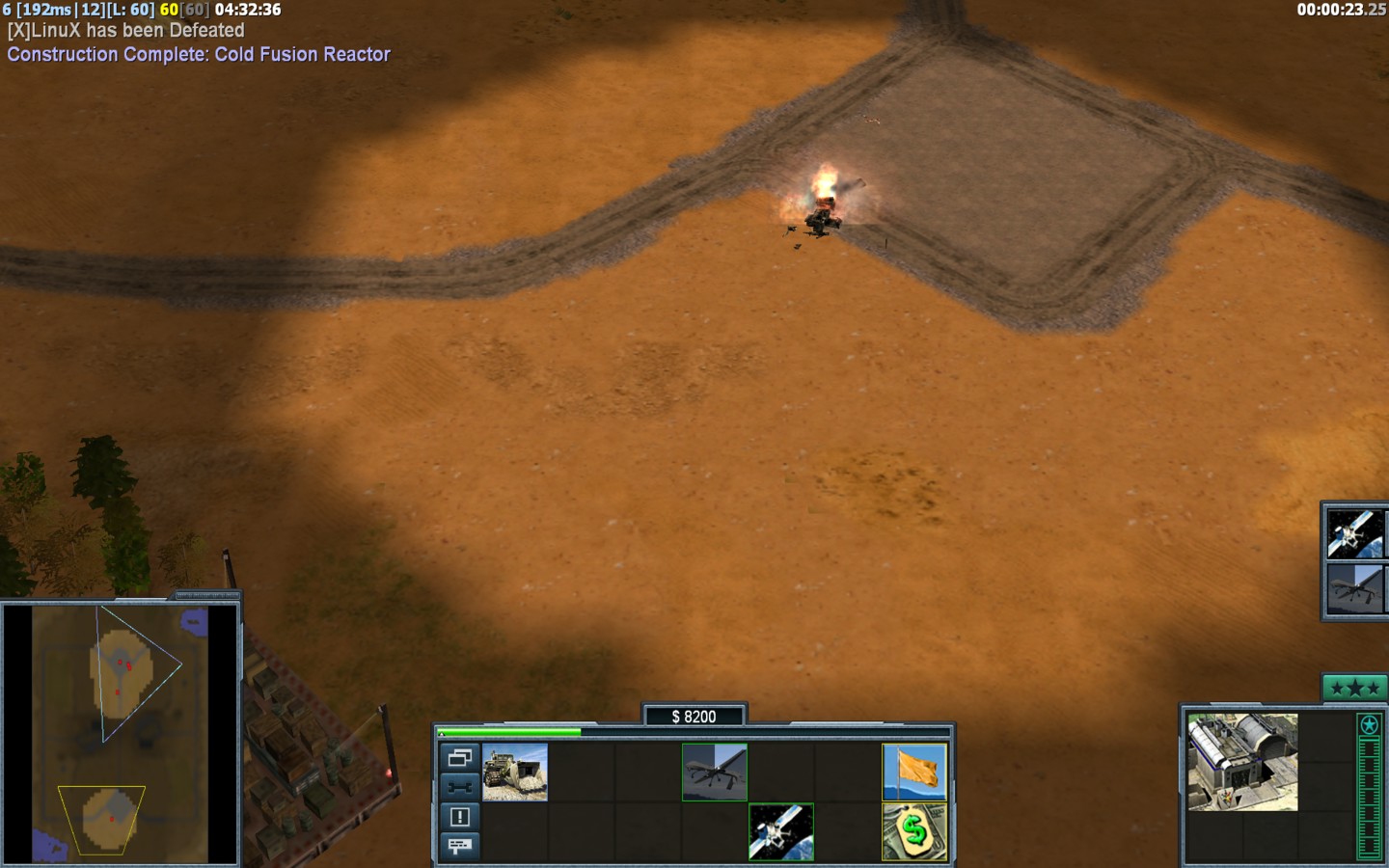1389x868 pixels.
Task: Click the bone-shaped diplomacy button
Action: click(x=460, y=787)
